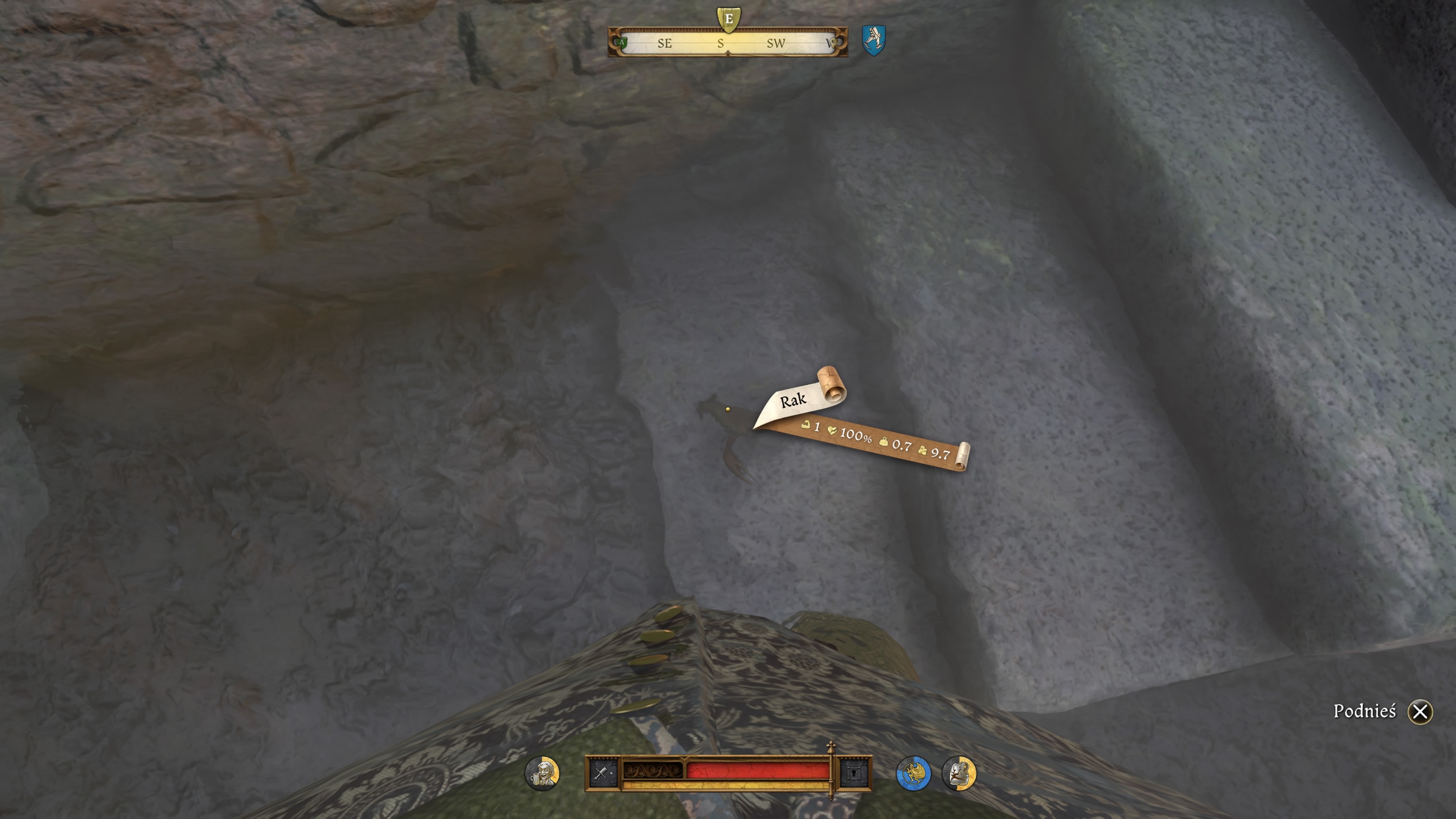Viewport: 1456px width, 819px height.
Task: View the damaged armor status icon
Action: click(959, 773)
